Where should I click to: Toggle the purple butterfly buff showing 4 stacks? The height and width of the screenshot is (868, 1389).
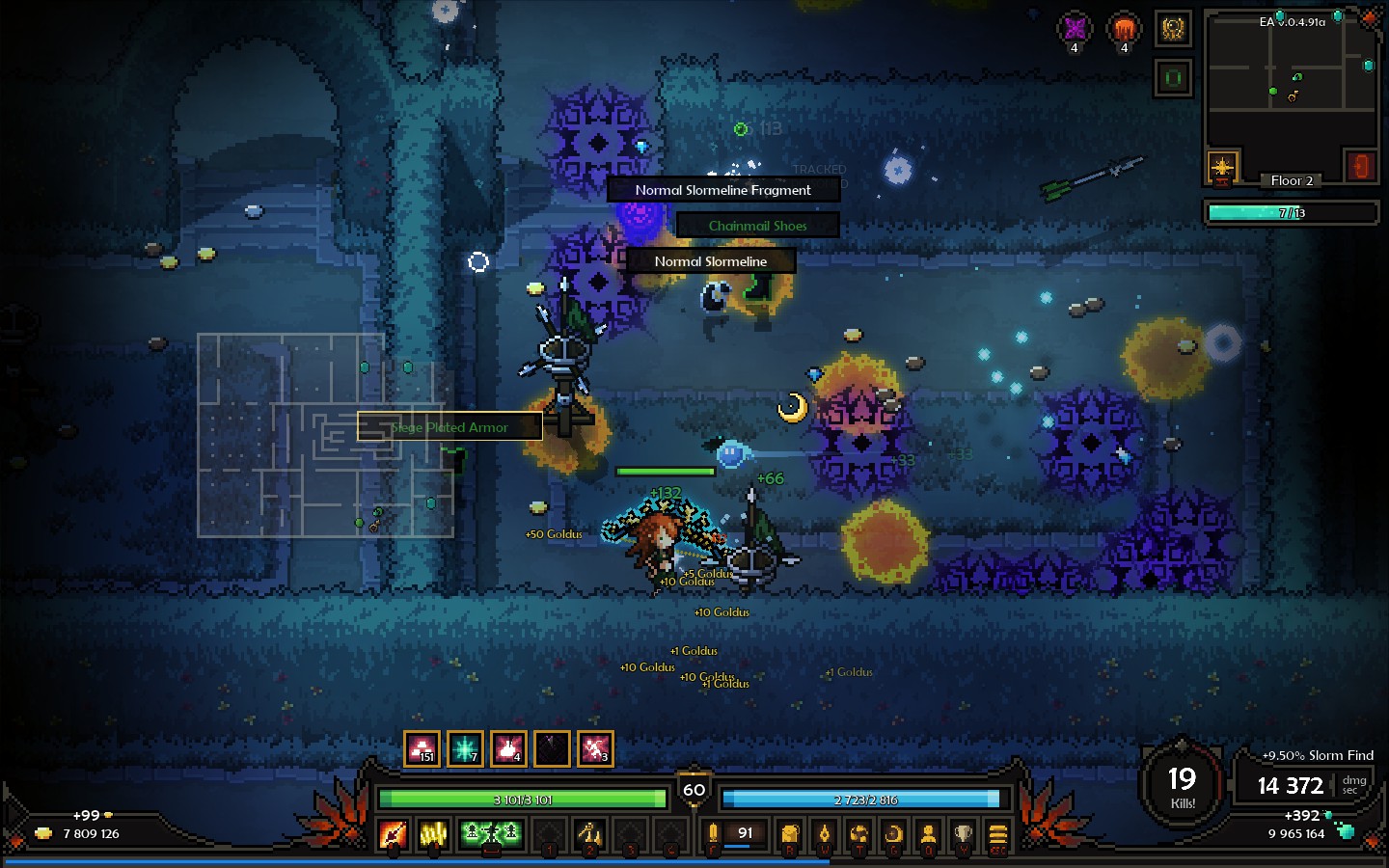1075,30
